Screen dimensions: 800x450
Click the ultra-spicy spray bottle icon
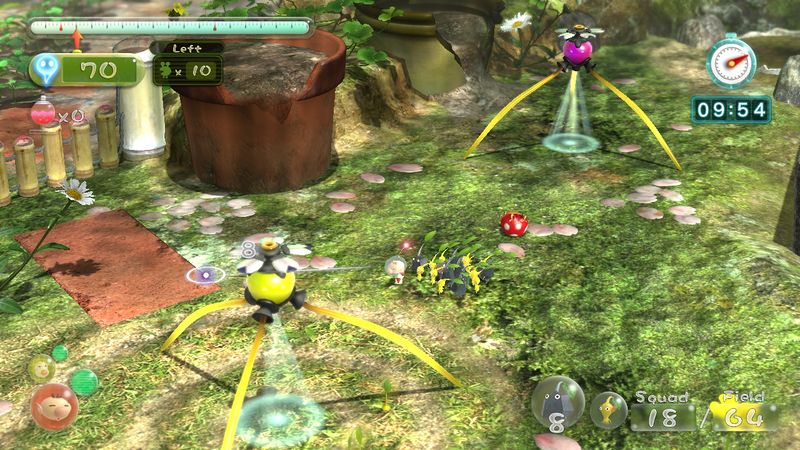44,112
